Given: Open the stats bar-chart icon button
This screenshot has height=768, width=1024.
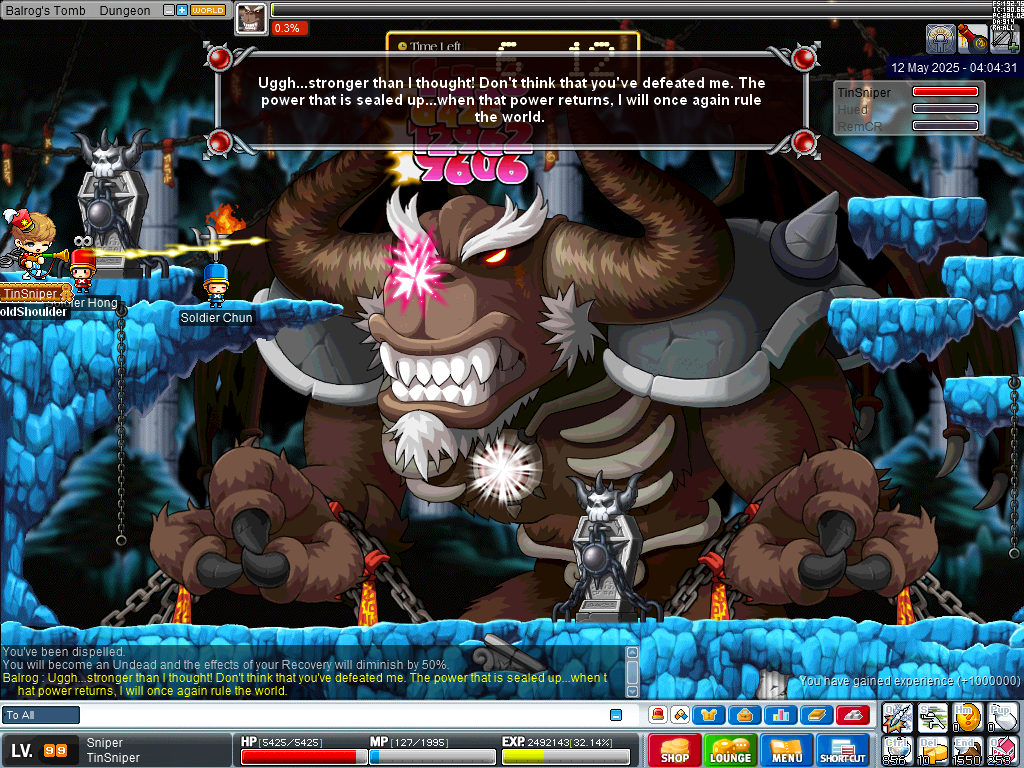Looking at the screenshot, I should [780, 715].
